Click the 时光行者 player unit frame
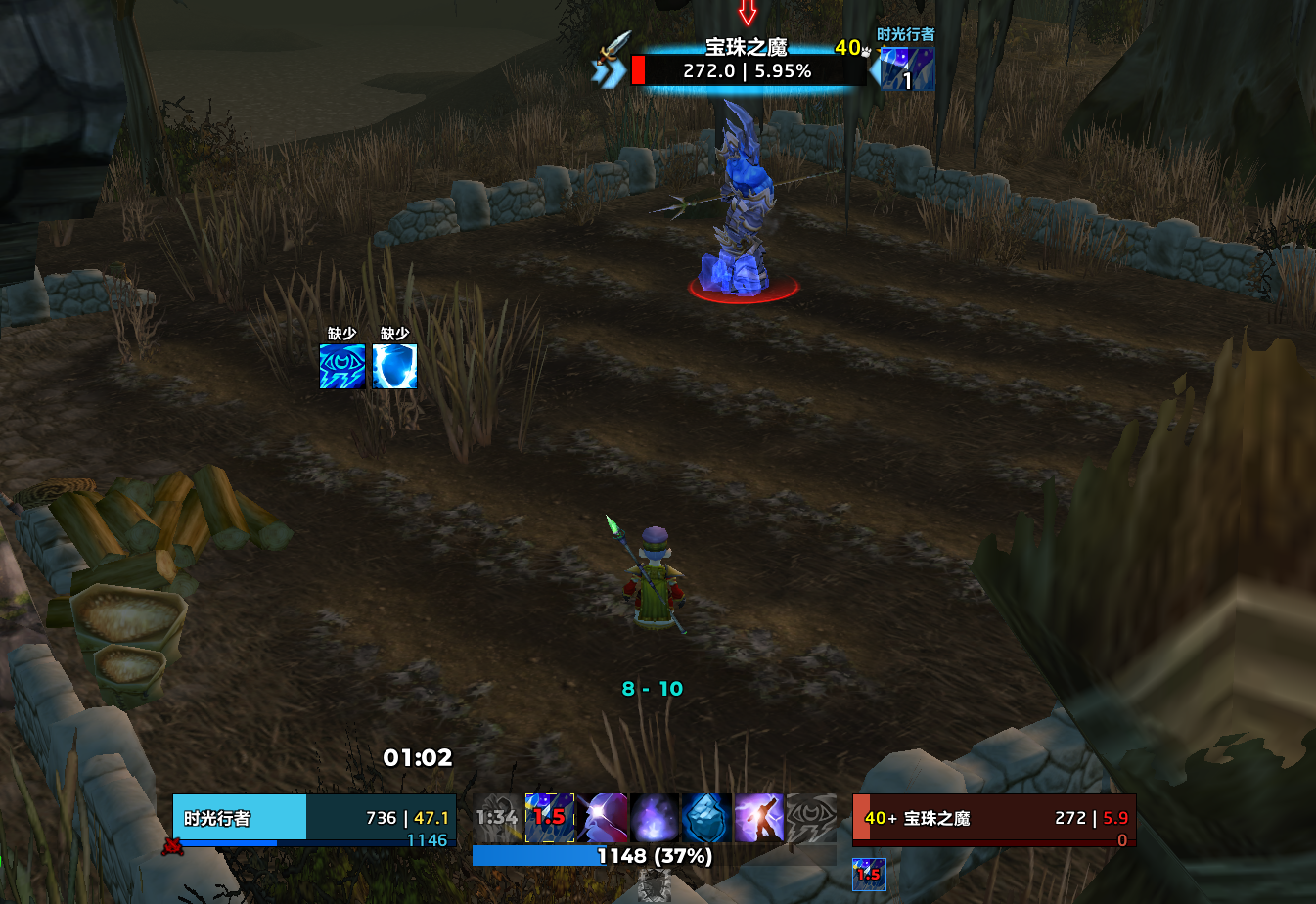1316x904 pixels. (314, 818)
